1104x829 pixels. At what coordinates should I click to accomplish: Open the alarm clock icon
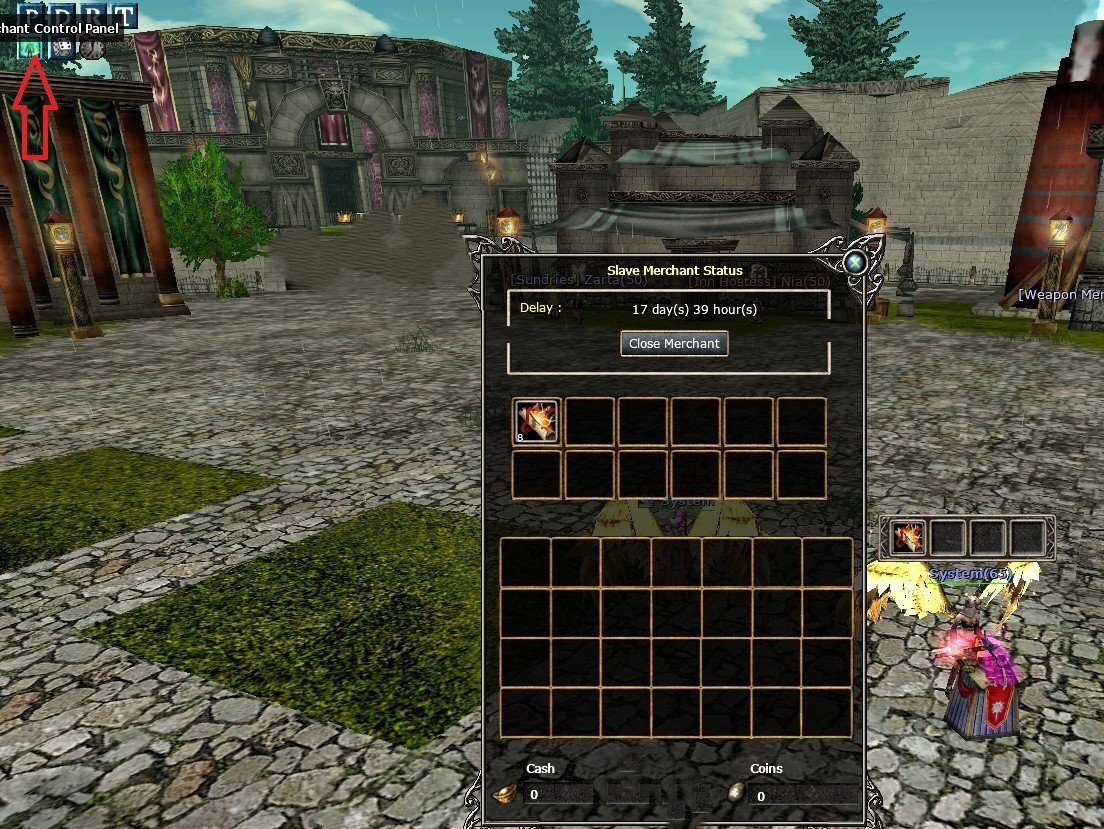93,47
